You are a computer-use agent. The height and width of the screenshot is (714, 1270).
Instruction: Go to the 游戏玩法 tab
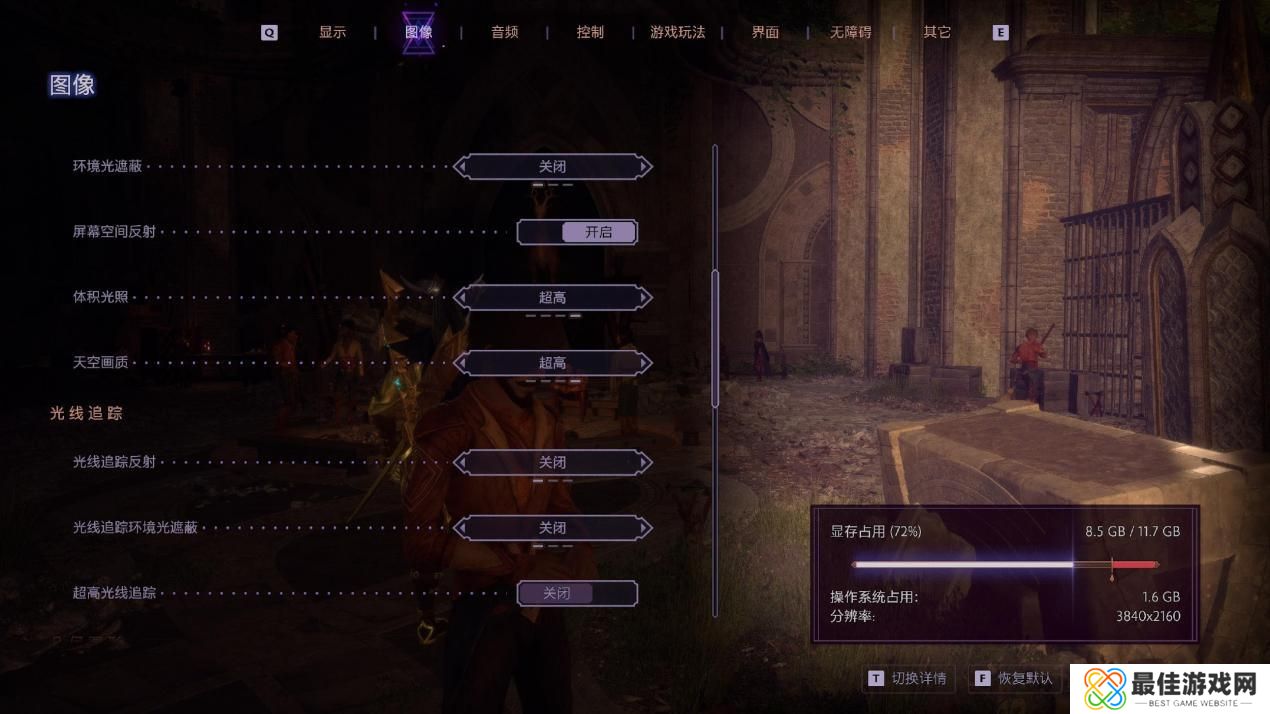(x=677, y=32)
